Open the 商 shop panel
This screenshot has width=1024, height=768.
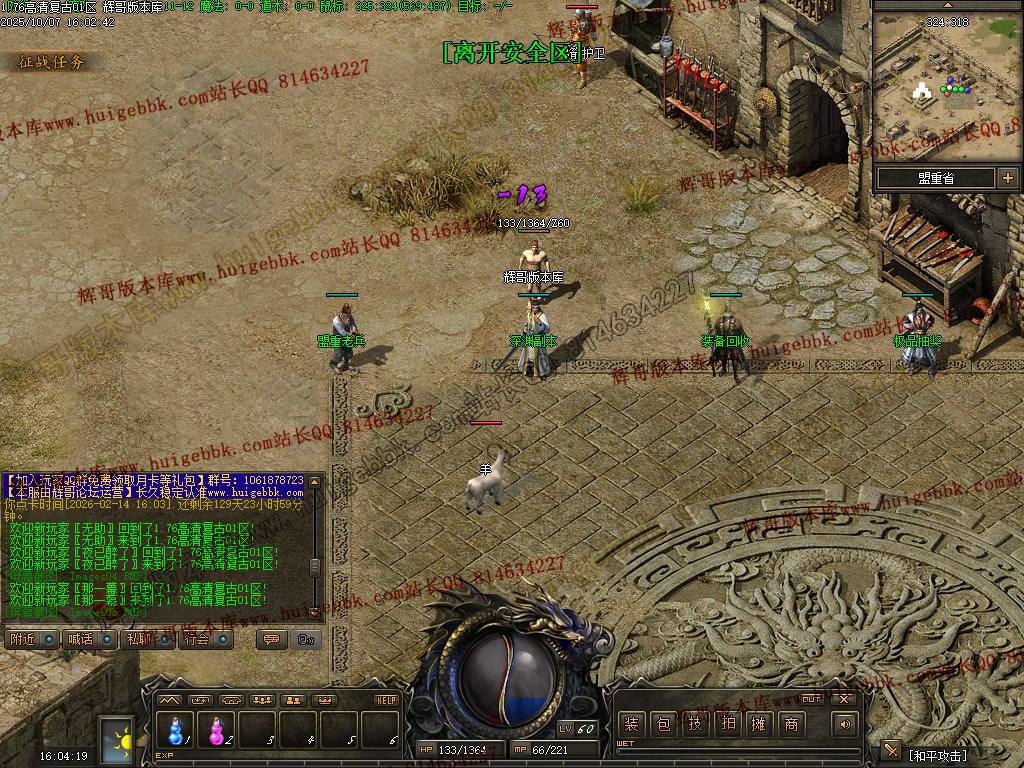(791, 724)
